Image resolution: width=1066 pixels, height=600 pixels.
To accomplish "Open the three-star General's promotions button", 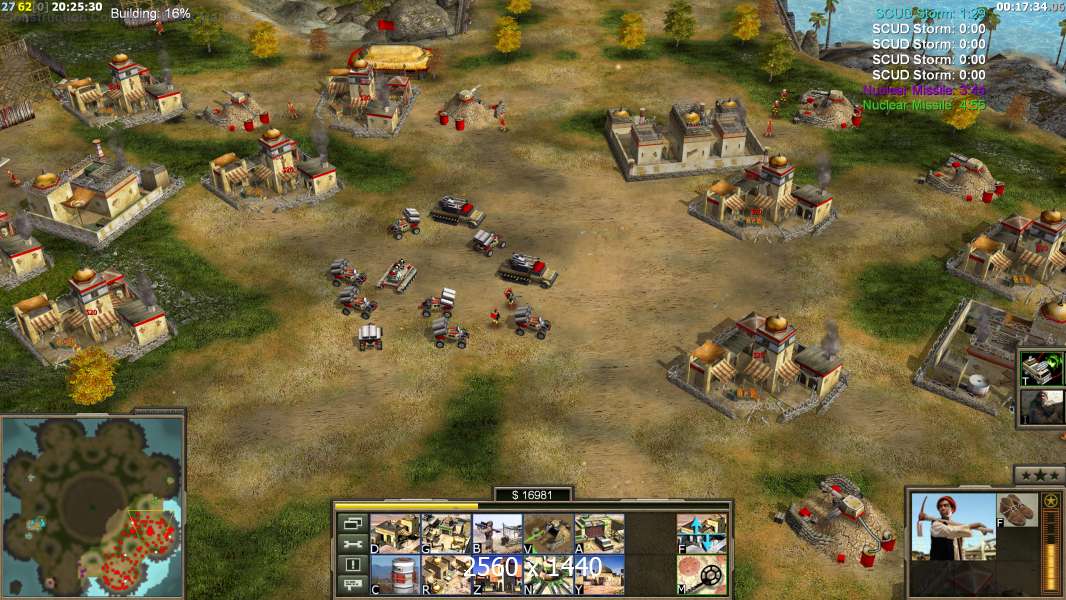I will click(x=1039, y=474).
